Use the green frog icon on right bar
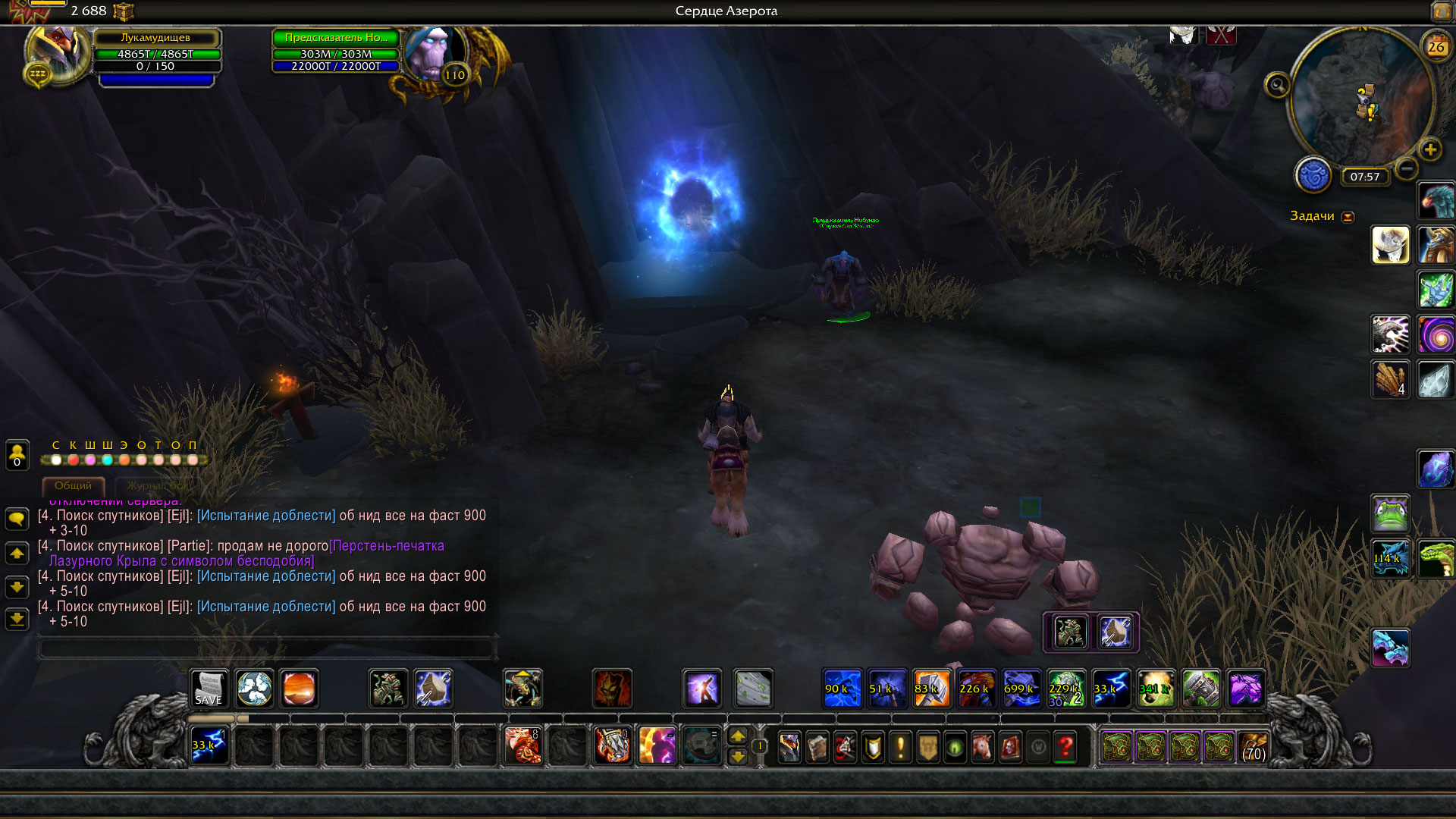Image resolution: width=1456 pixels, height=819 pixels. pos(1390,513)
